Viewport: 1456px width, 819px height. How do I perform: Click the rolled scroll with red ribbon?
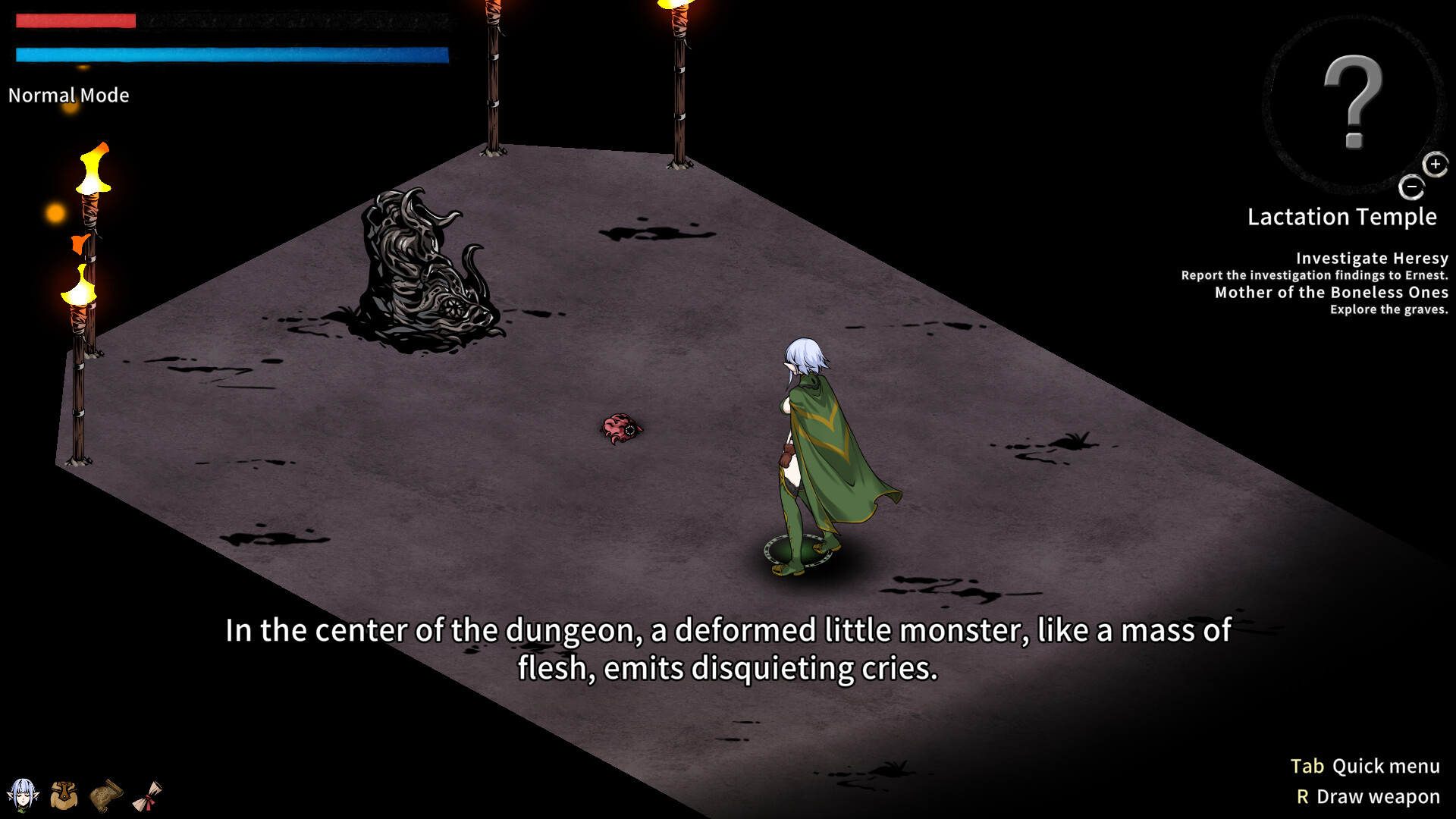tap(147, 795)
